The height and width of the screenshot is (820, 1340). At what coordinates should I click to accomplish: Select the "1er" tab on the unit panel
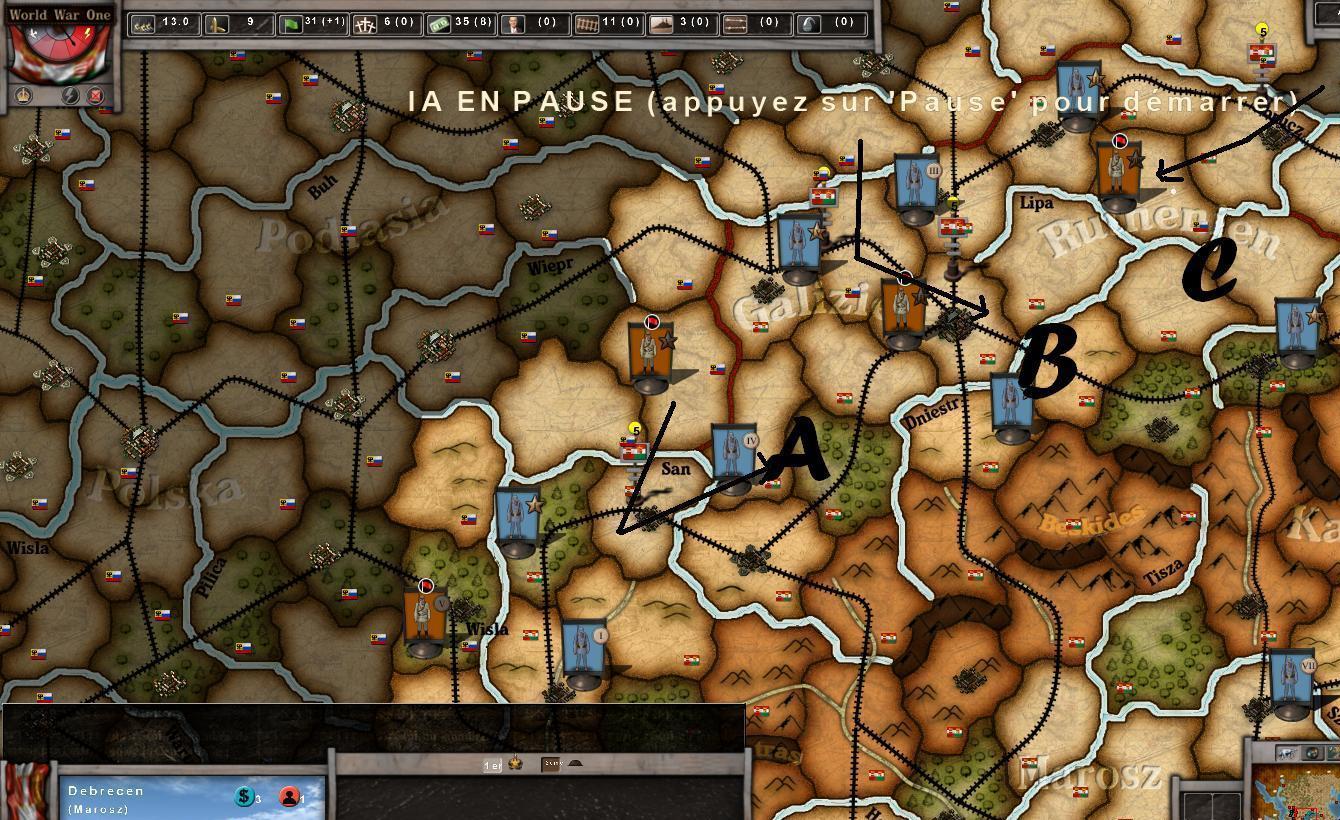point(492,765)
